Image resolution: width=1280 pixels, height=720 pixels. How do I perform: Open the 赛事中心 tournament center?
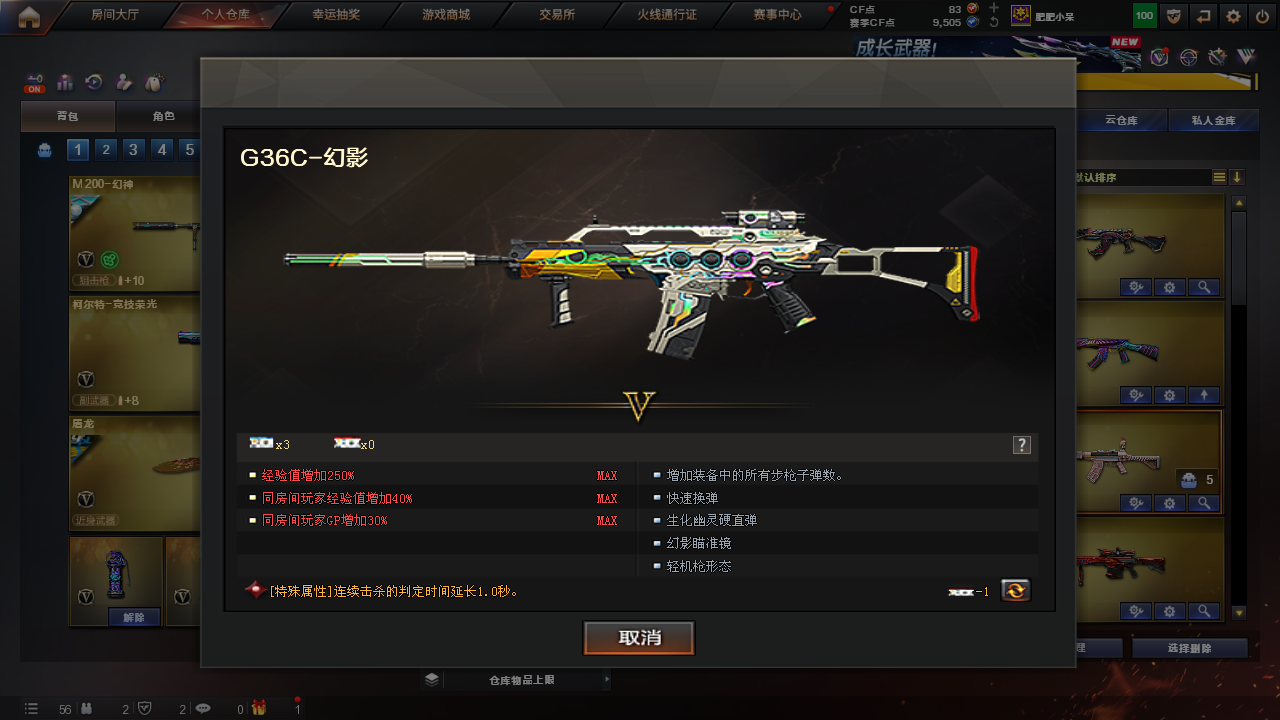[777, 15]
